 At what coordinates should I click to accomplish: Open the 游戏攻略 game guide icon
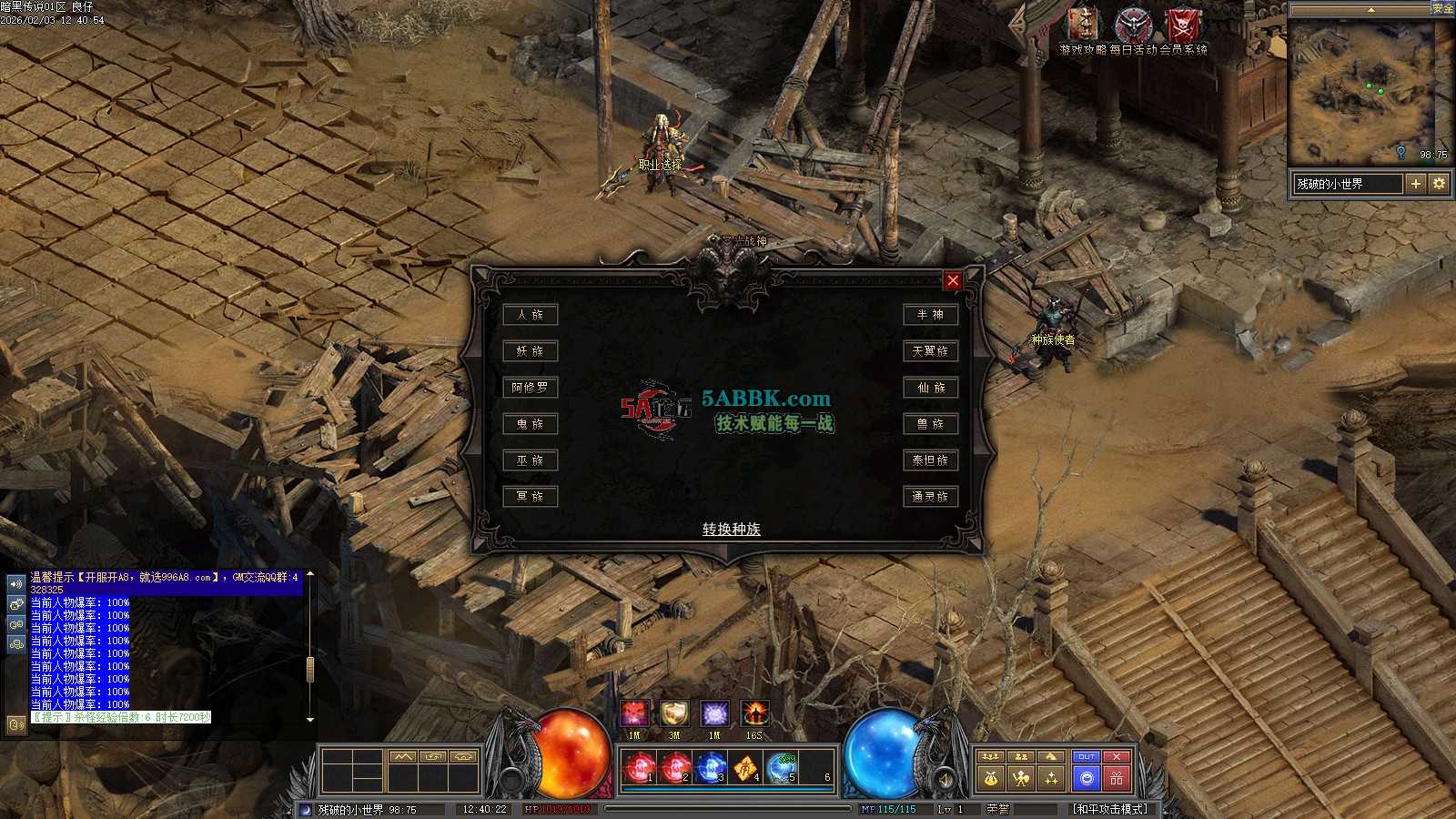pyautogui.click(x=1083, y=25)
